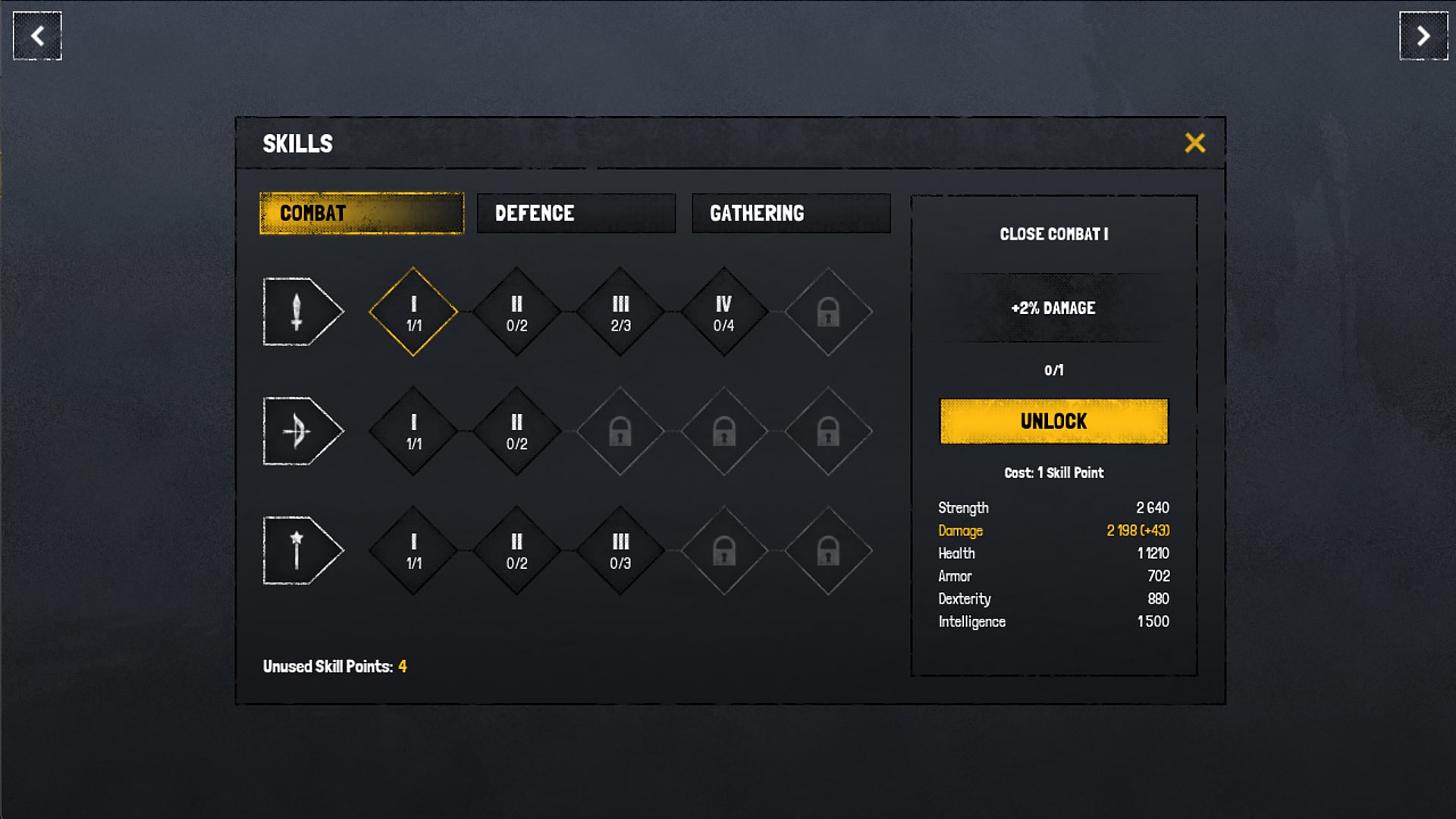The image size is (1456, 819).
Task: Select the Combat tab
Action: [361, 213]
